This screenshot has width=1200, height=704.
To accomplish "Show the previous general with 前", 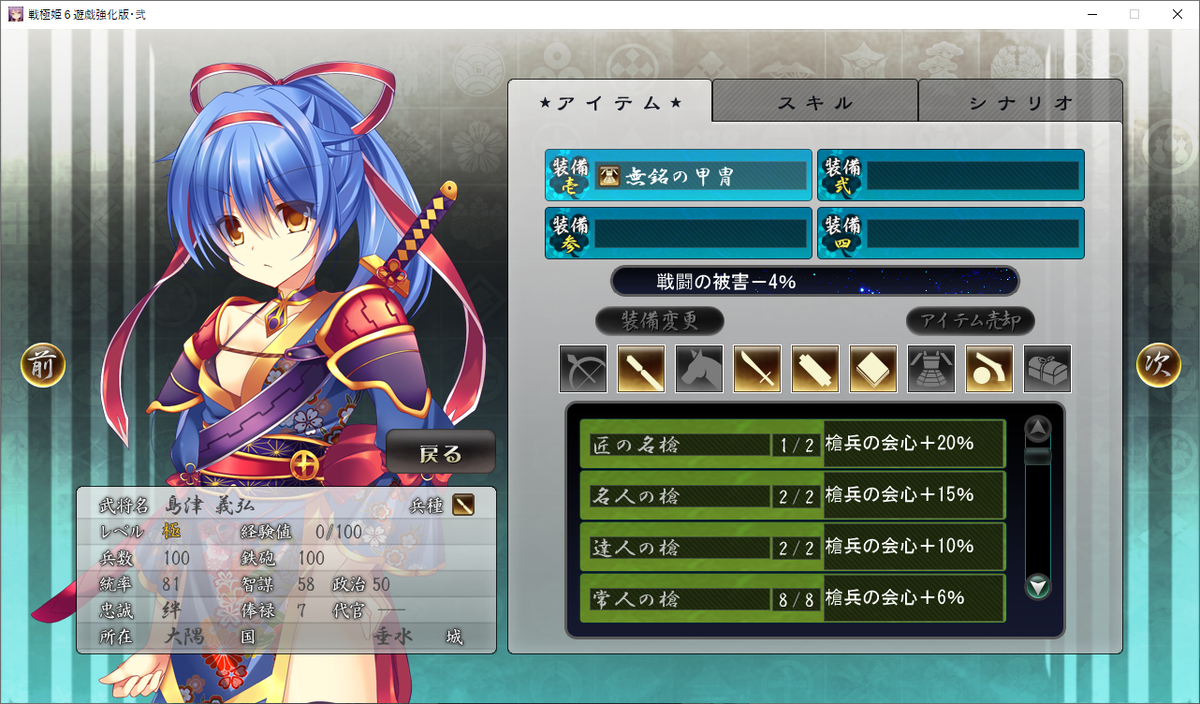I will coord(43,365).
